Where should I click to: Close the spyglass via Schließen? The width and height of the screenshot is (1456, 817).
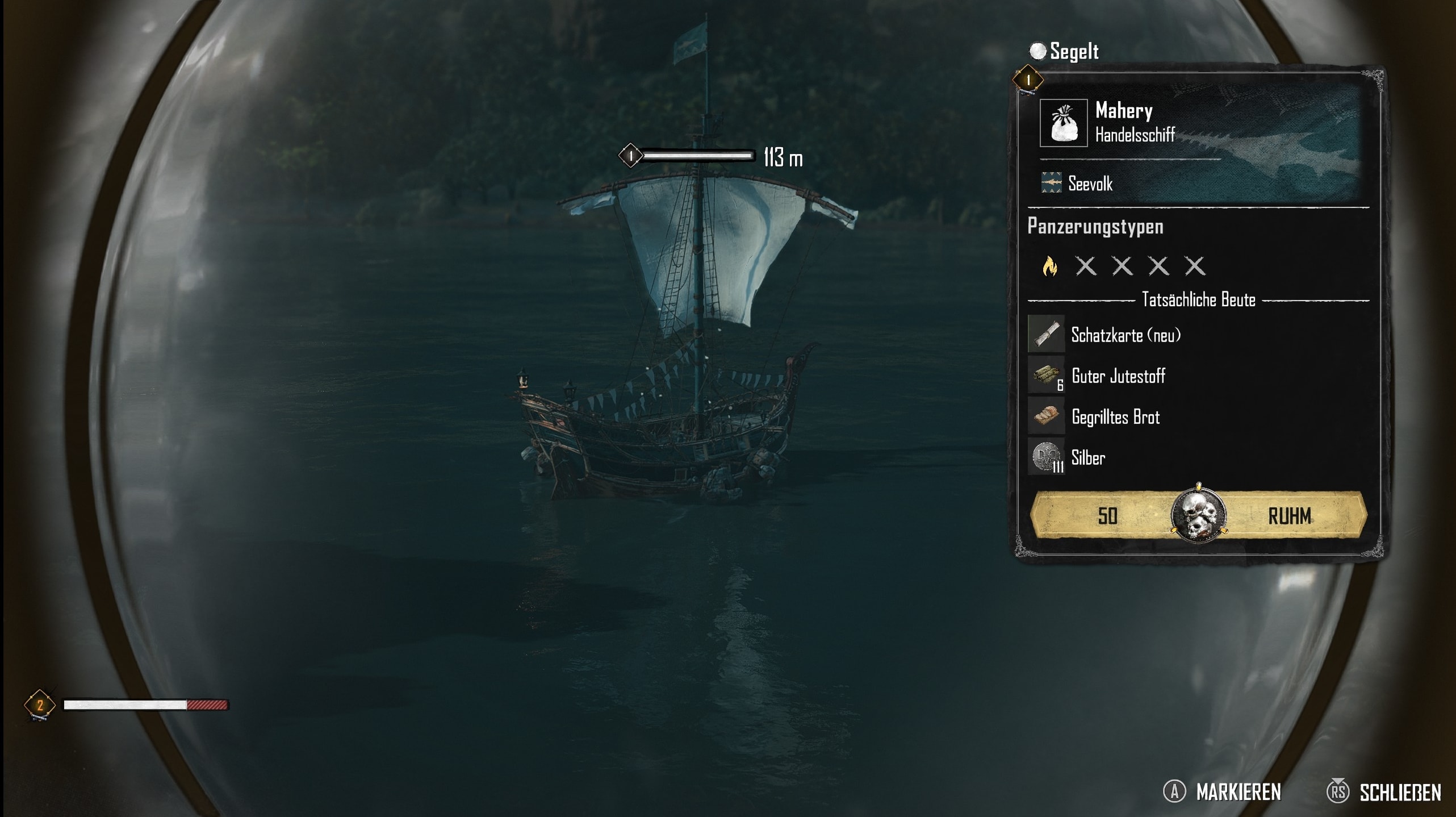[x=1399, y=792]
